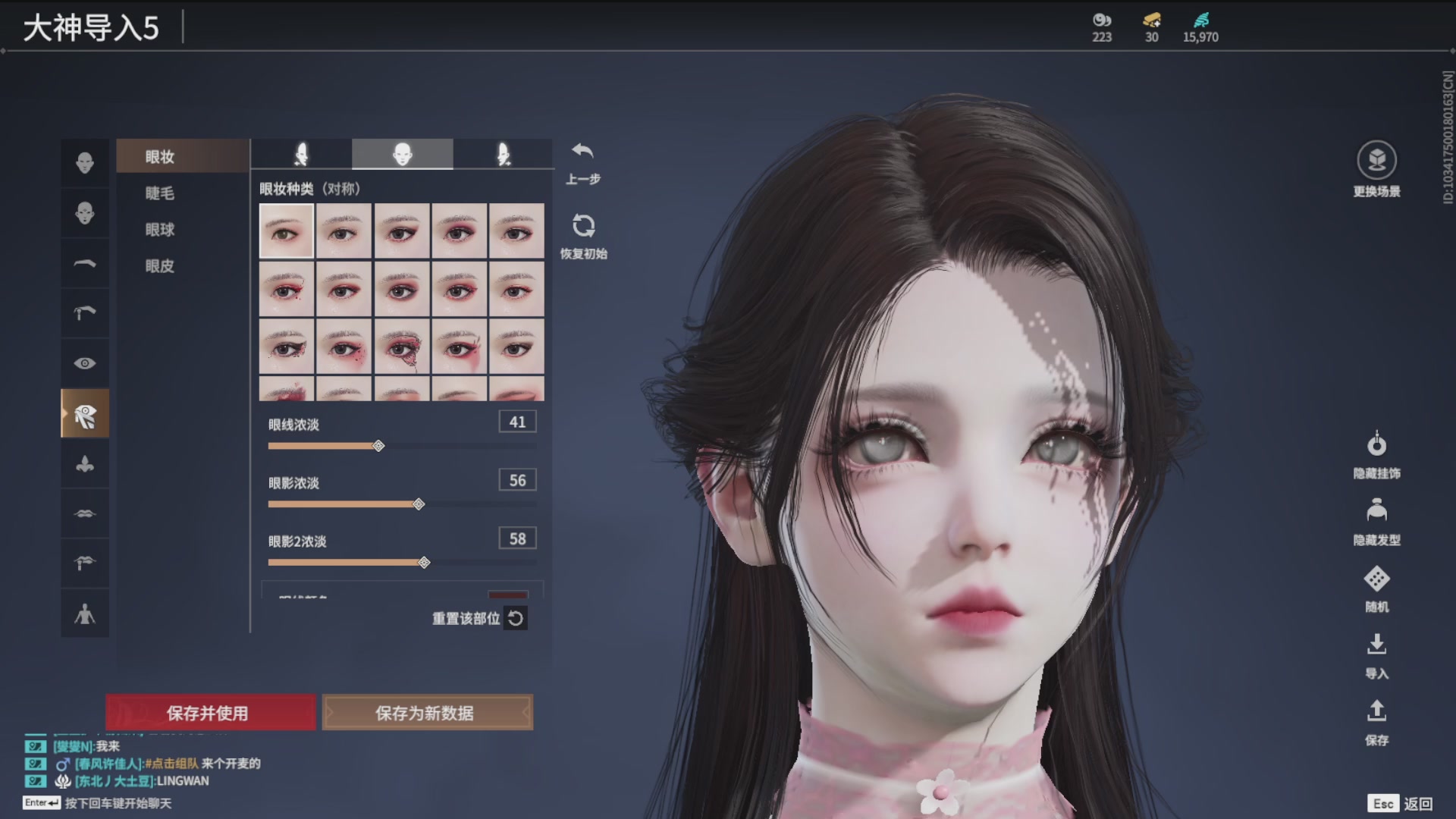
Task: Click 保存为新数据 to save as new data
Action: (x=428, y=713)
